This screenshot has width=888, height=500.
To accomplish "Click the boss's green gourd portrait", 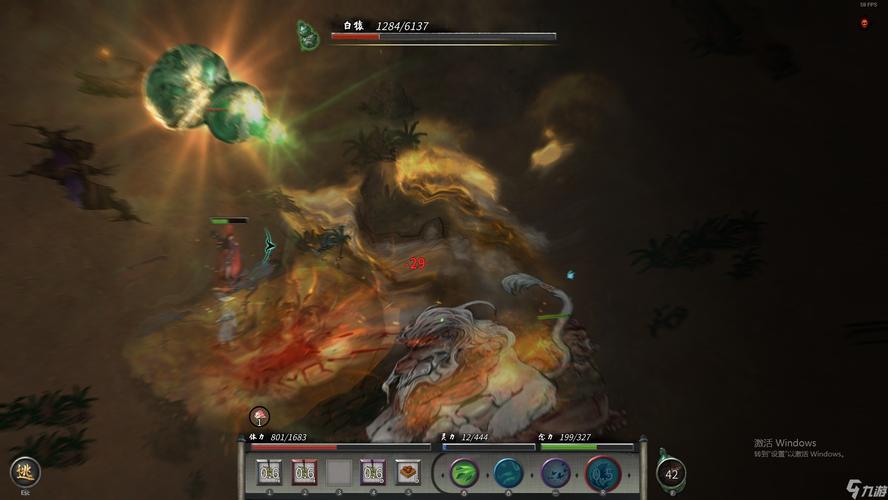I will click(x=308, y=35).
